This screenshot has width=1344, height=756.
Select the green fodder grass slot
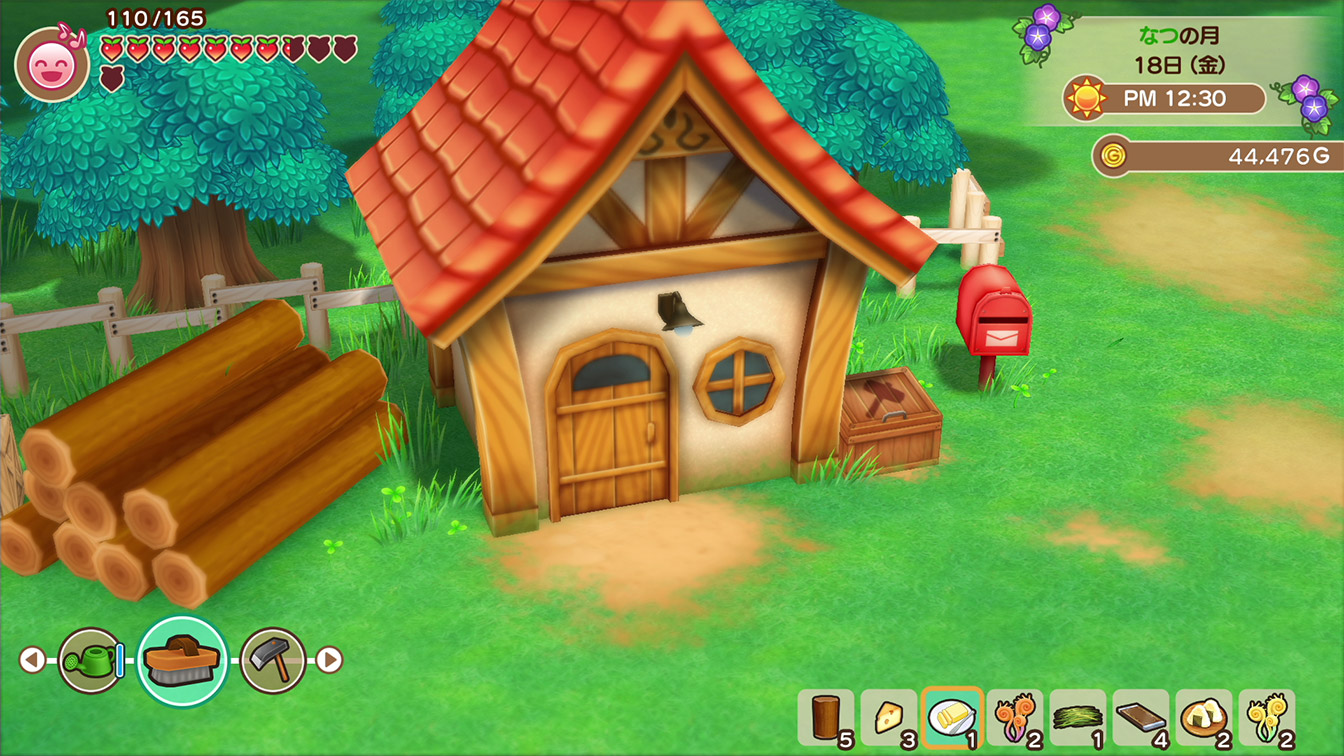(1077, 718)
